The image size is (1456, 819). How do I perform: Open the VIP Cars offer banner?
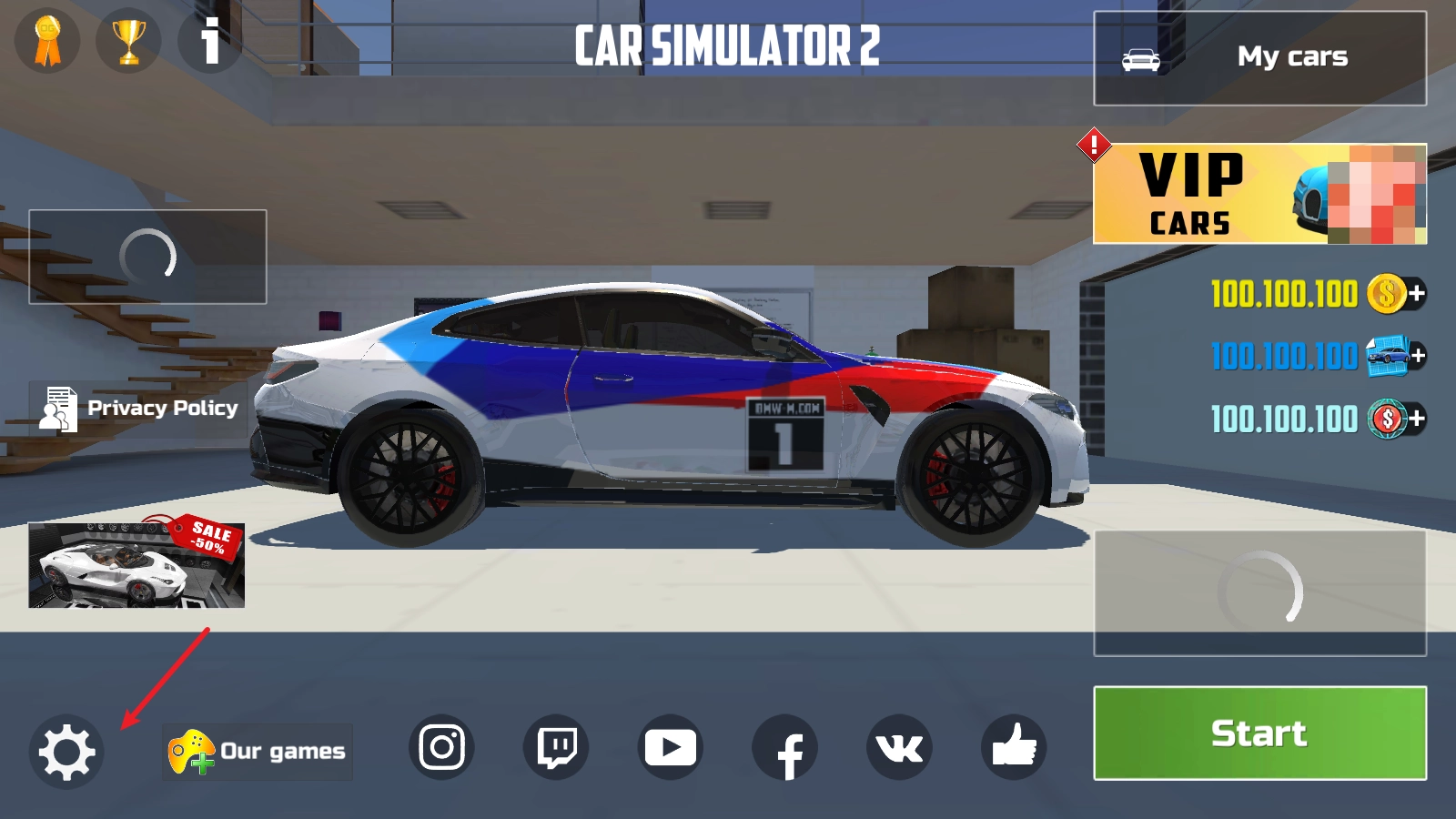click(x=1259, y=194)
